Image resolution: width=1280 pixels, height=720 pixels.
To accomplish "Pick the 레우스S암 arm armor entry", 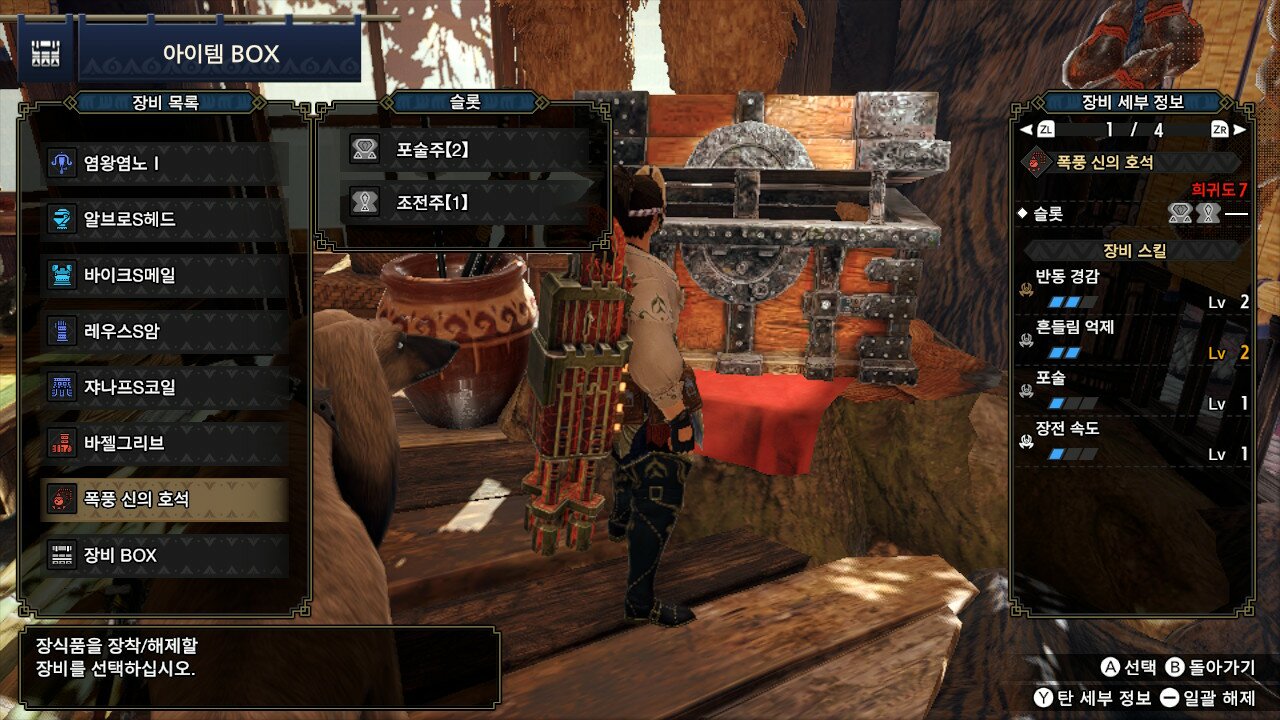I will coord(165,331).
